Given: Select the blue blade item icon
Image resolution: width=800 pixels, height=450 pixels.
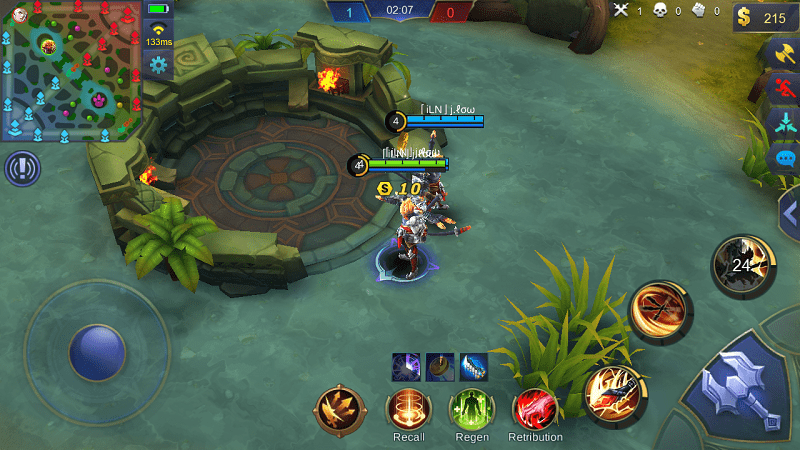Looking at the screenshot, I should pyautogui.click(x=472, y=366).
